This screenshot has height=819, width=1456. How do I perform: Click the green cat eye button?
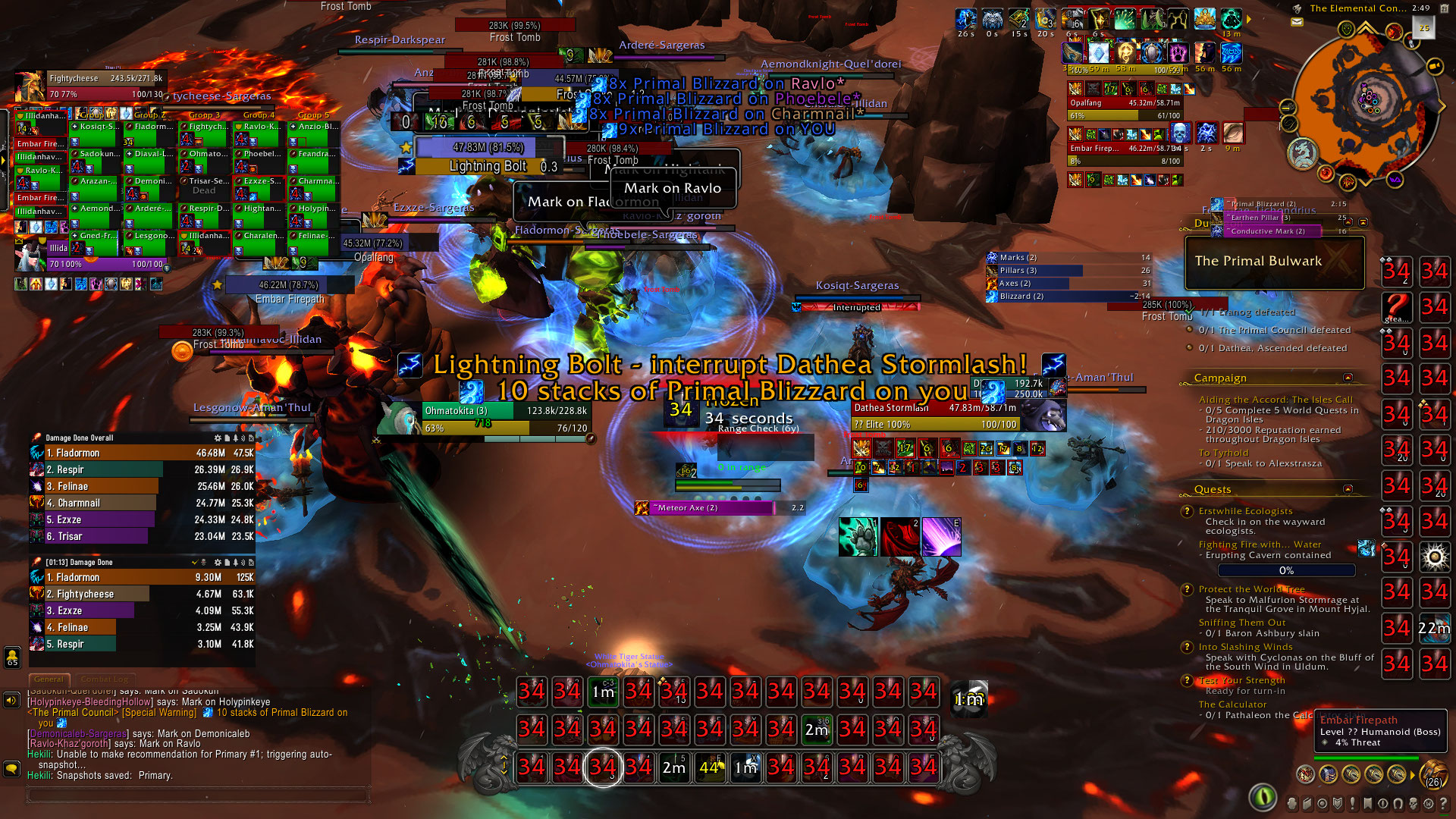[1263, 796]
